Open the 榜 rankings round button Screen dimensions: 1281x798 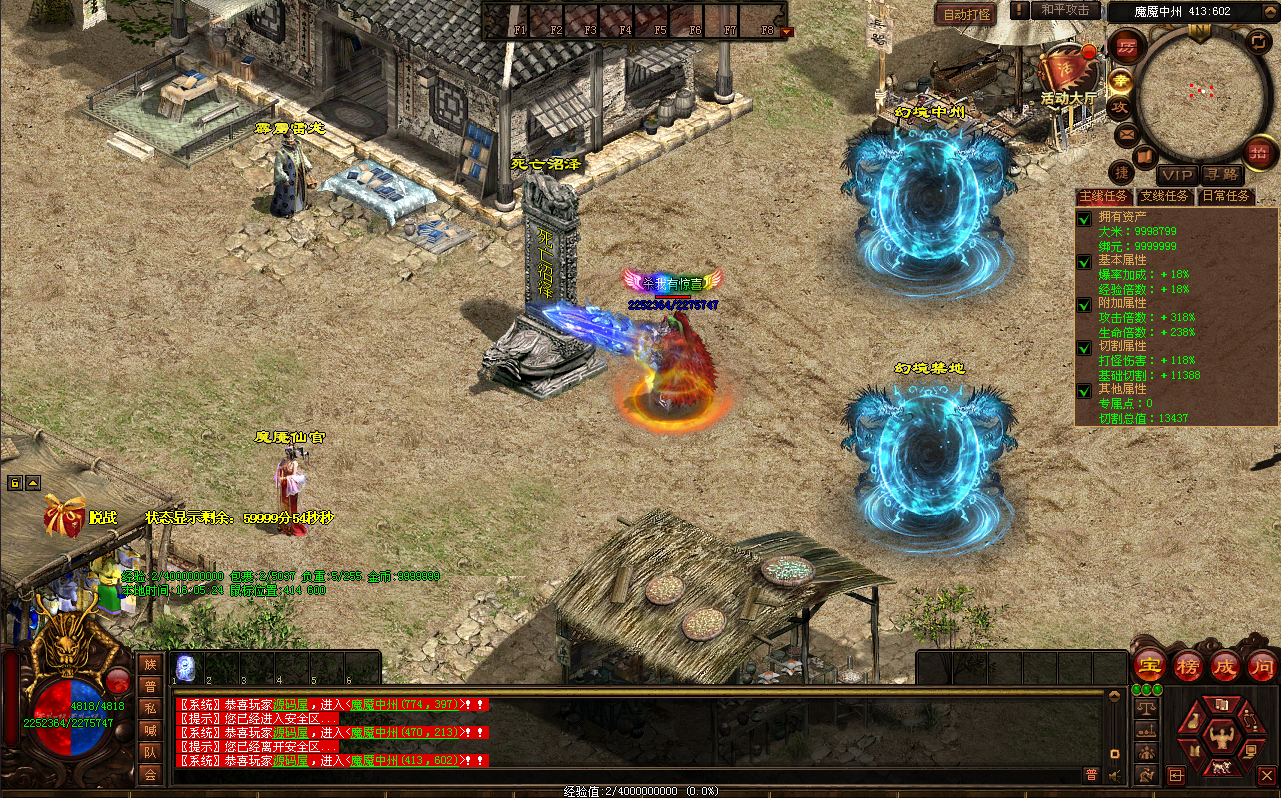coord(1187,665)
